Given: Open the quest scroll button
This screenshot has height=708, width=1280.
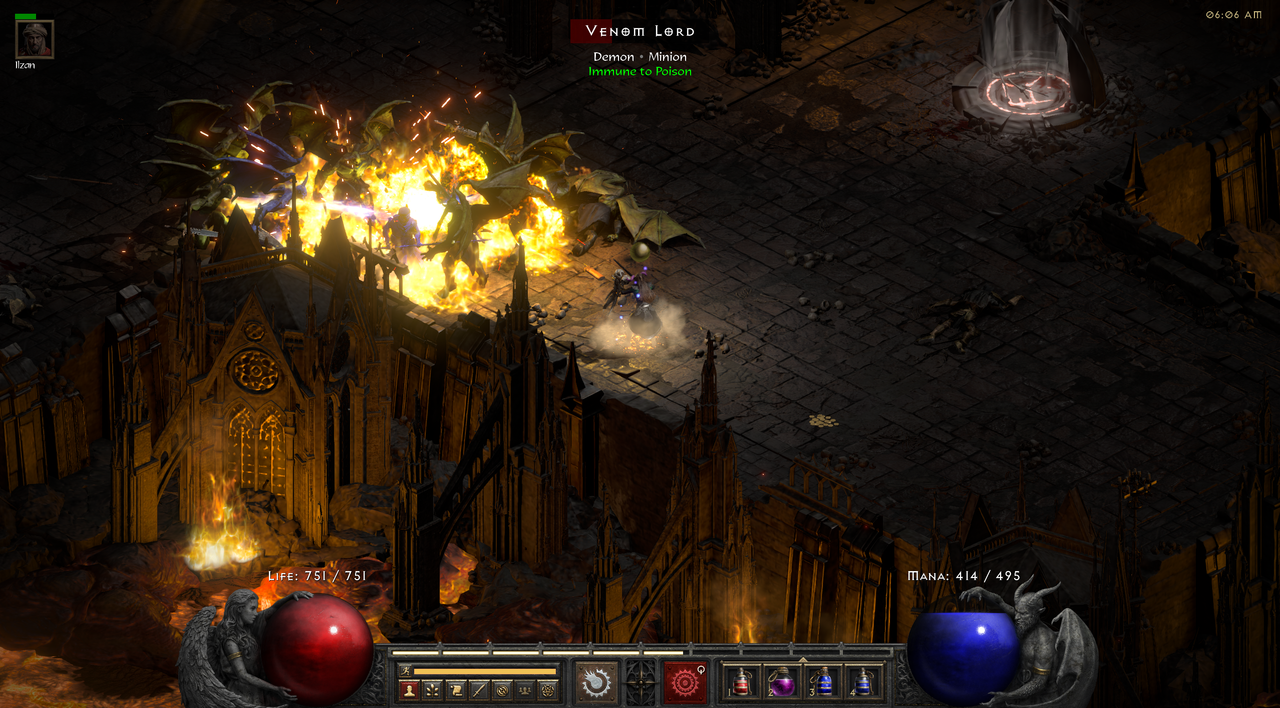Looking at the screenshot, I should (455, 690).
